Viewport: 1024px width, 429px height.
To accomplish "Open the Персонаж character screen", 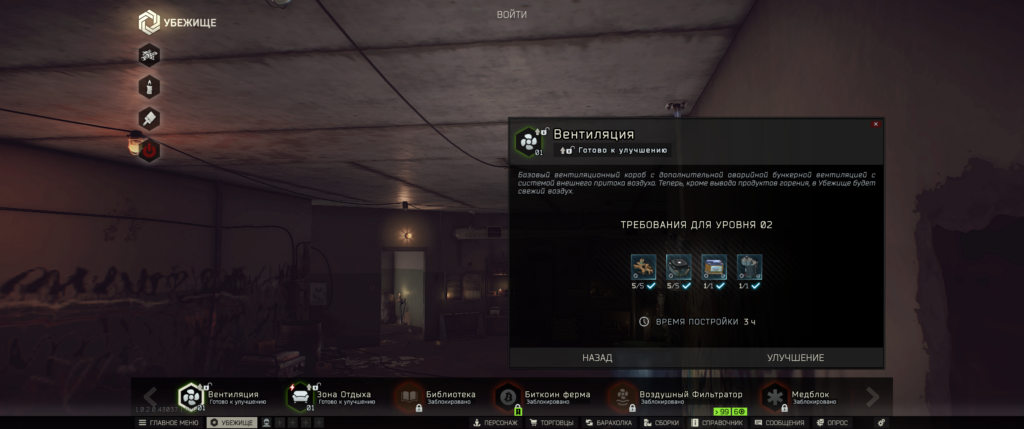I will pos(495,423).
